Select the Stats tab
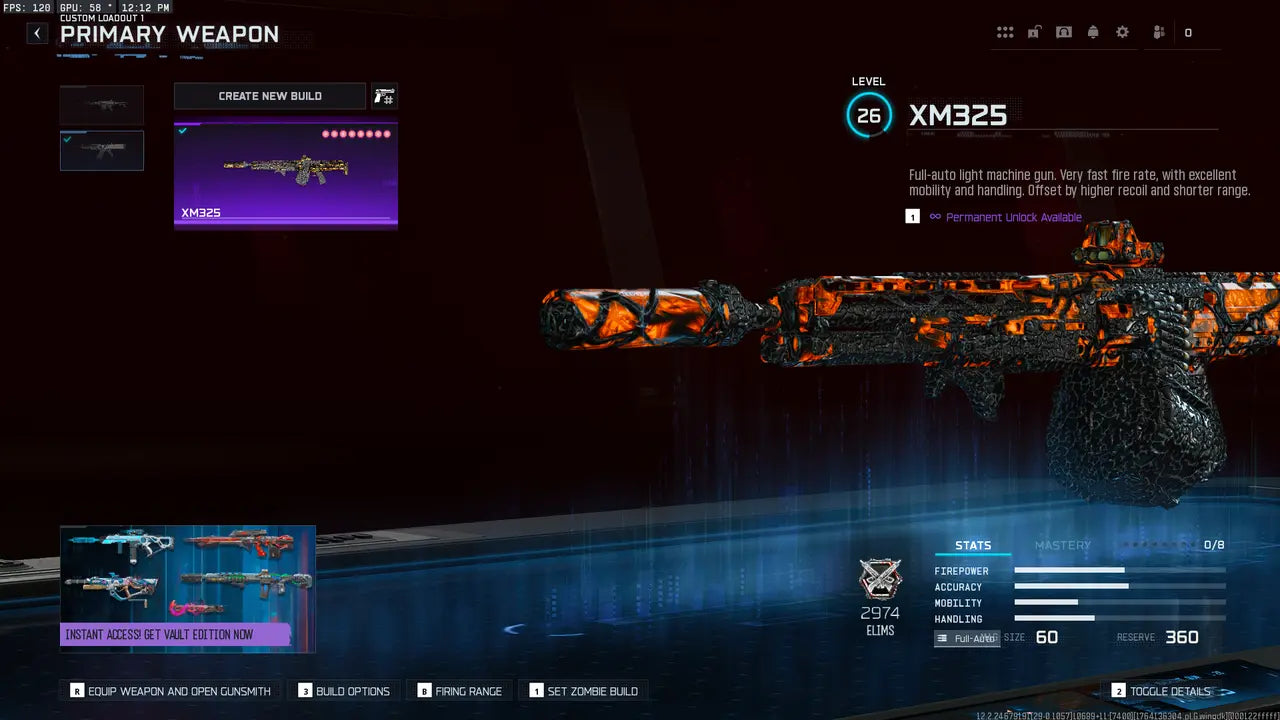Viewport: 1280px width, 720px height. tap(972, 544)
